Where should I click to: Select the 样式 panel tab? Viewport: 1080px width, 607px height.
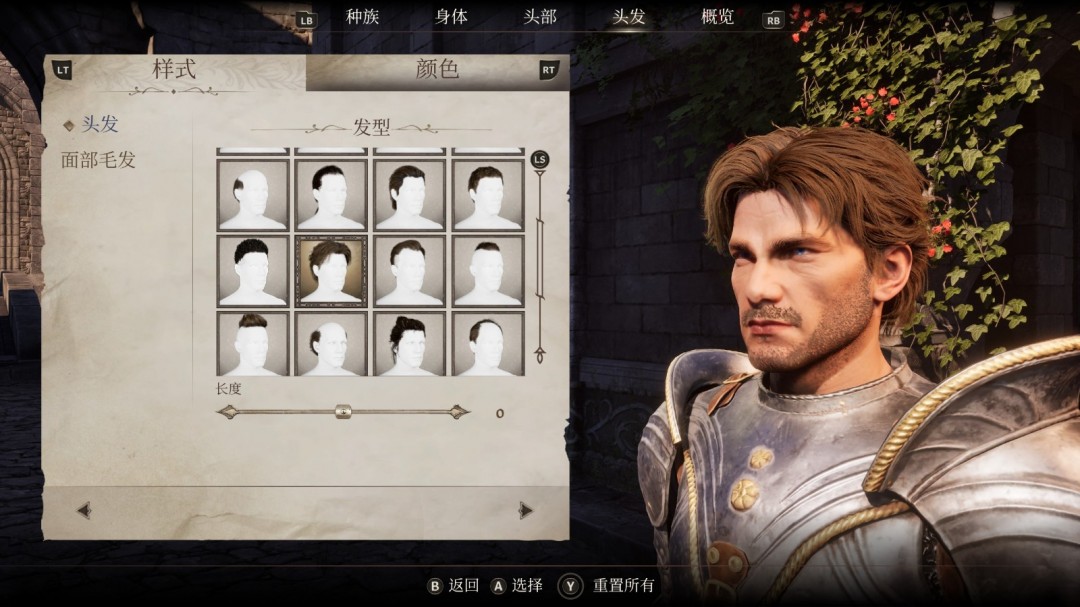click(x=174, y=70)
